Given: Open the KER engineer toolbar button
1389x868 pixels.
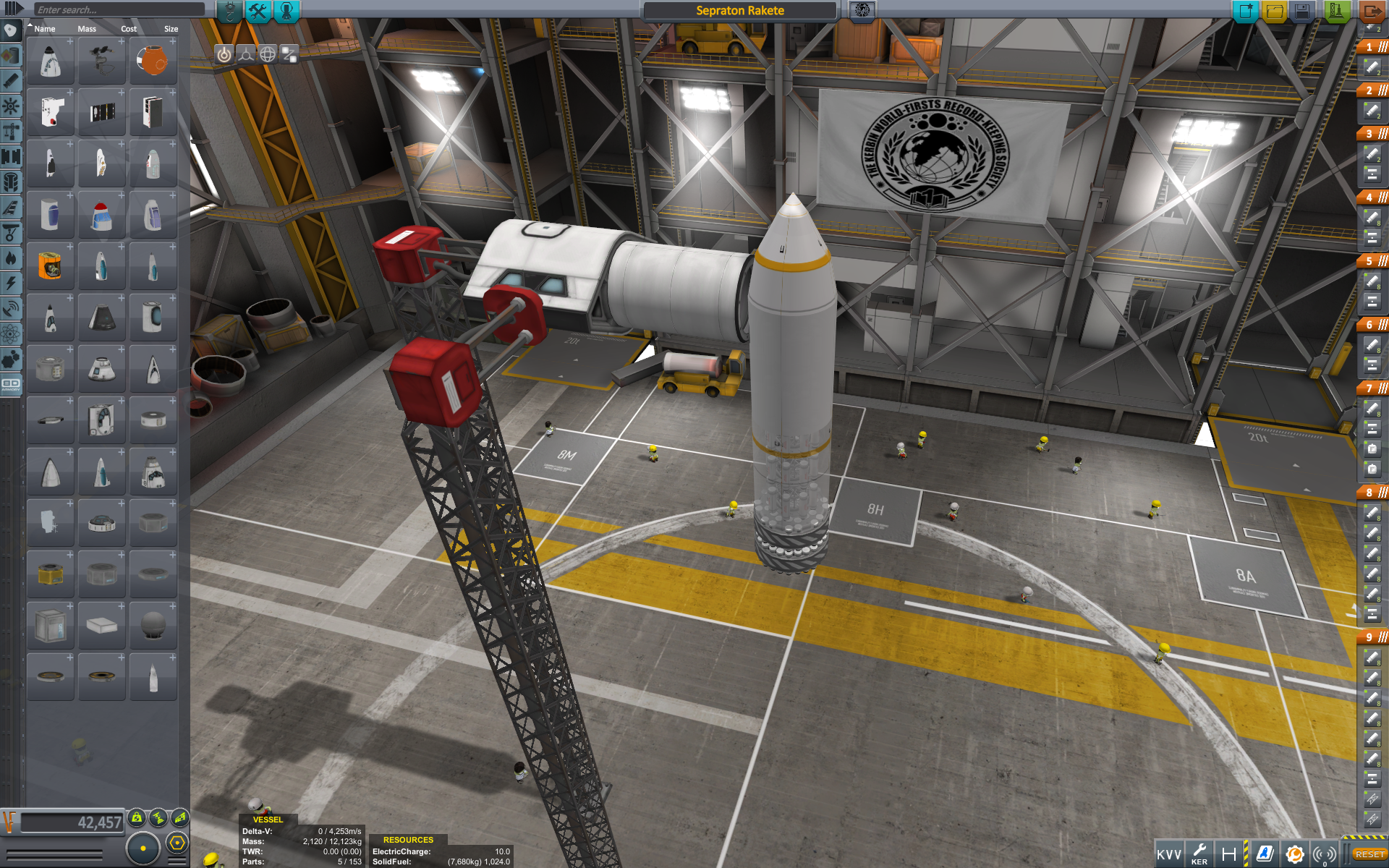Looking at the screenshot, I should click(1199, 854).
